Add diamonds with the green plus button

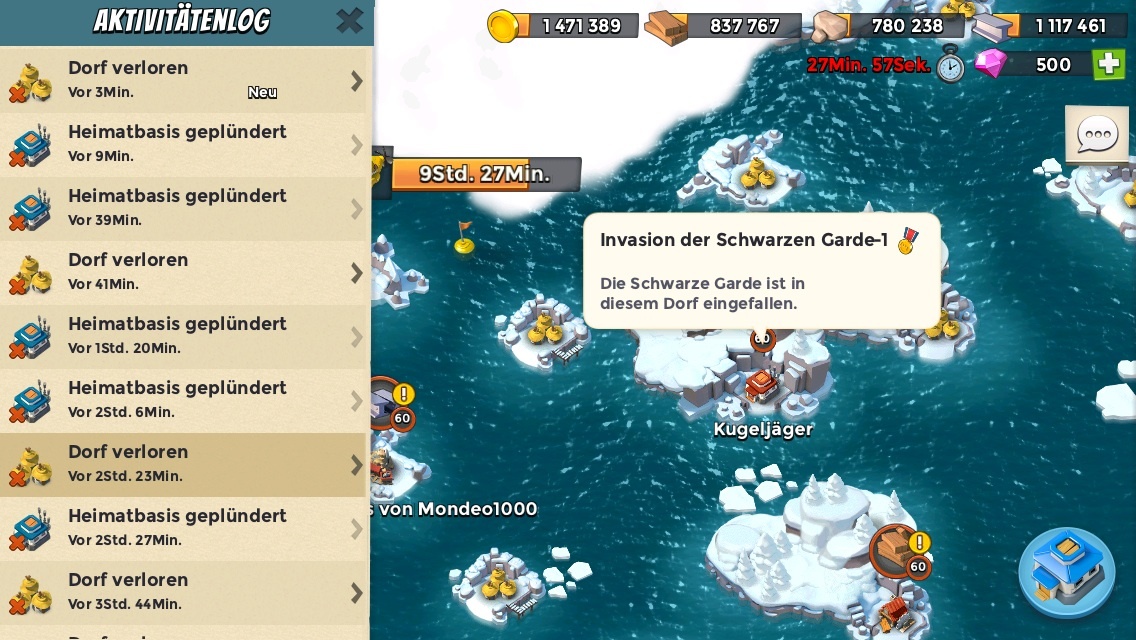pyautogui.click(x=1108, y=64)
